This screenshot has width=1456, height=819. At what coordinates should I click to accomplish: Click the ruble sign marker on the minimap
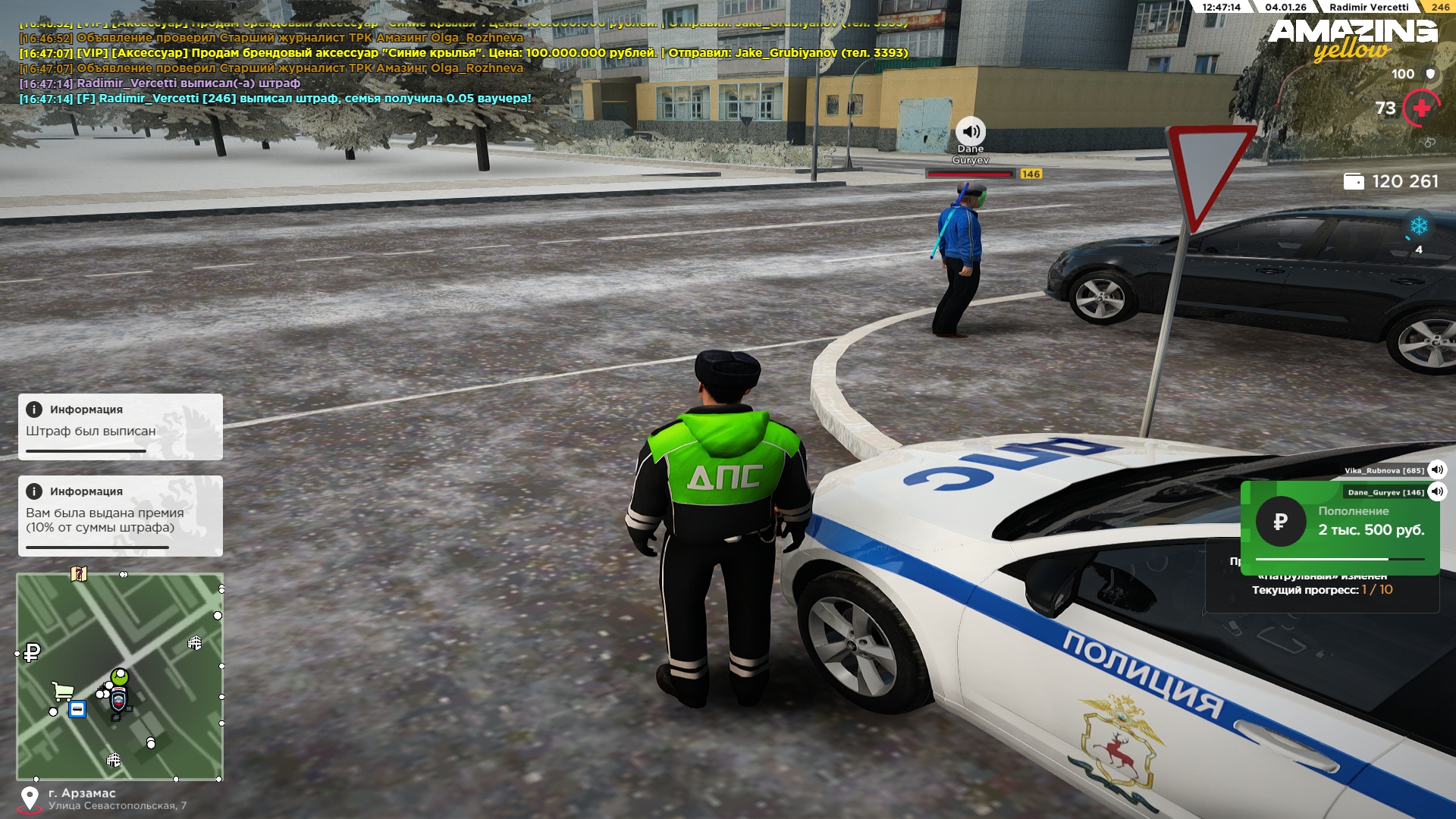pos(32,652)
